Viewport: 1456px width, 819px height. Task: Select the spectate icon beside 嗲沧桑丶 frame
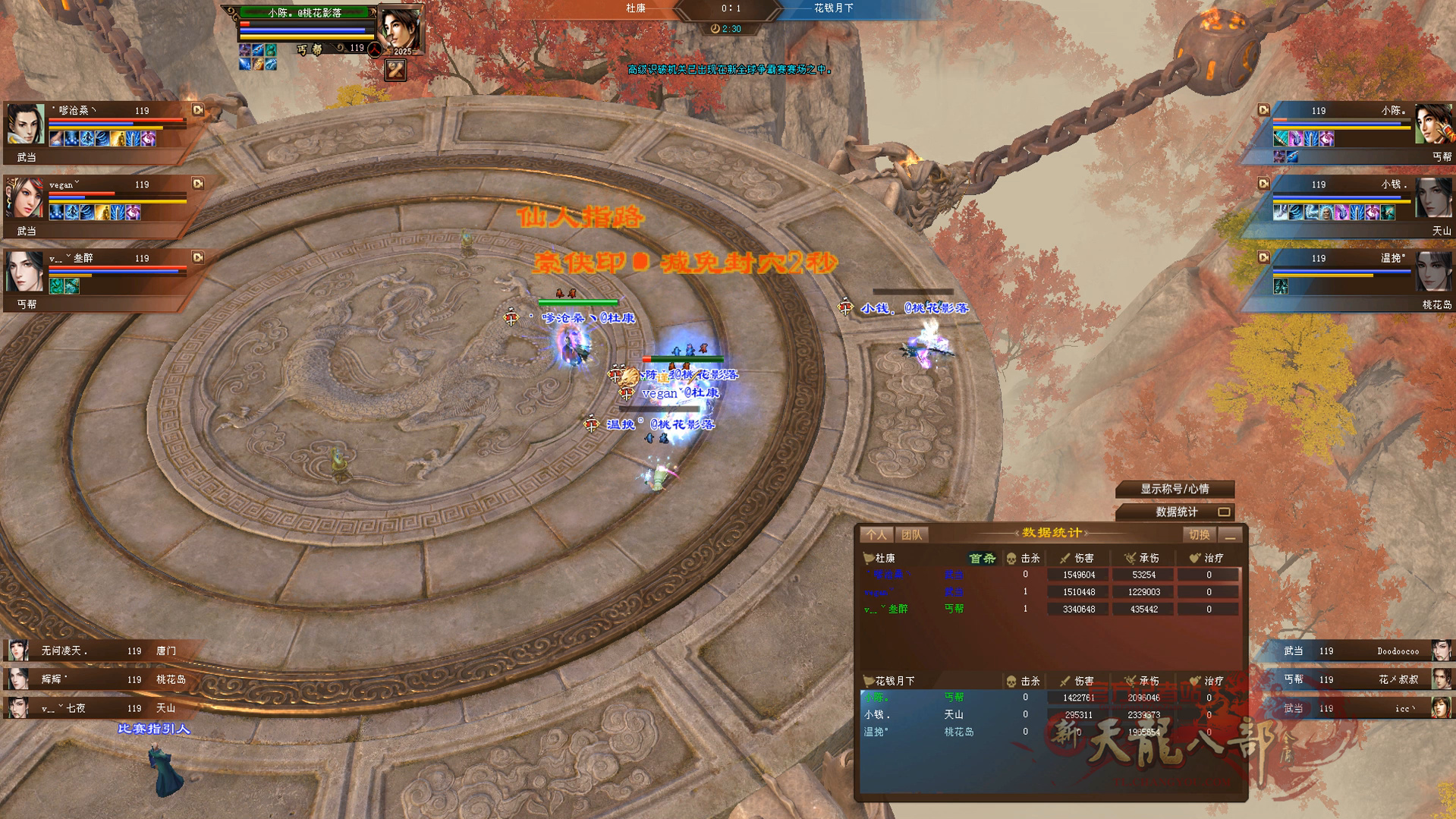point(198,111)
